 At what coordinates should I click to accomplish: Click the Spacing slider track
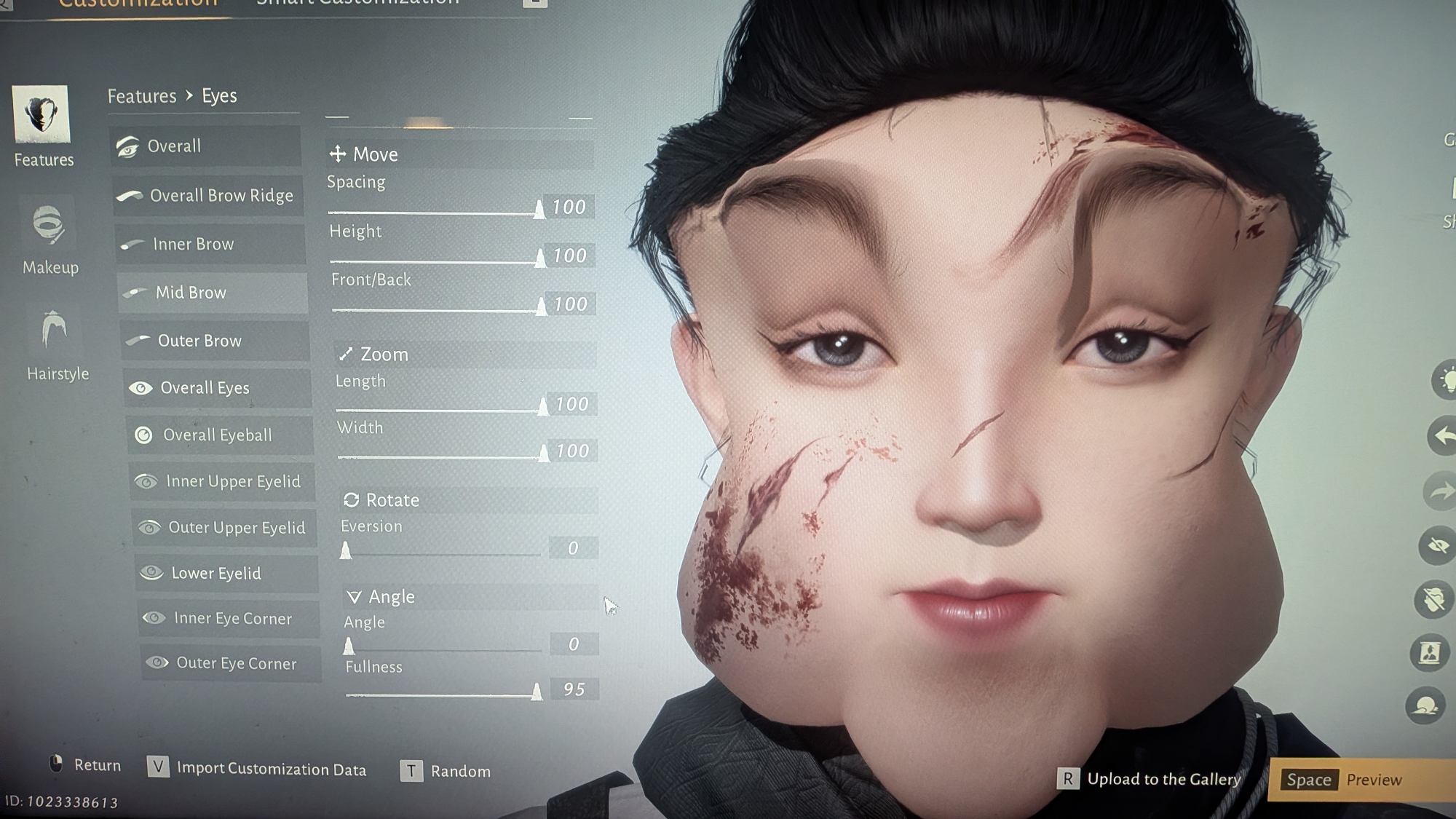pos(433,213)
